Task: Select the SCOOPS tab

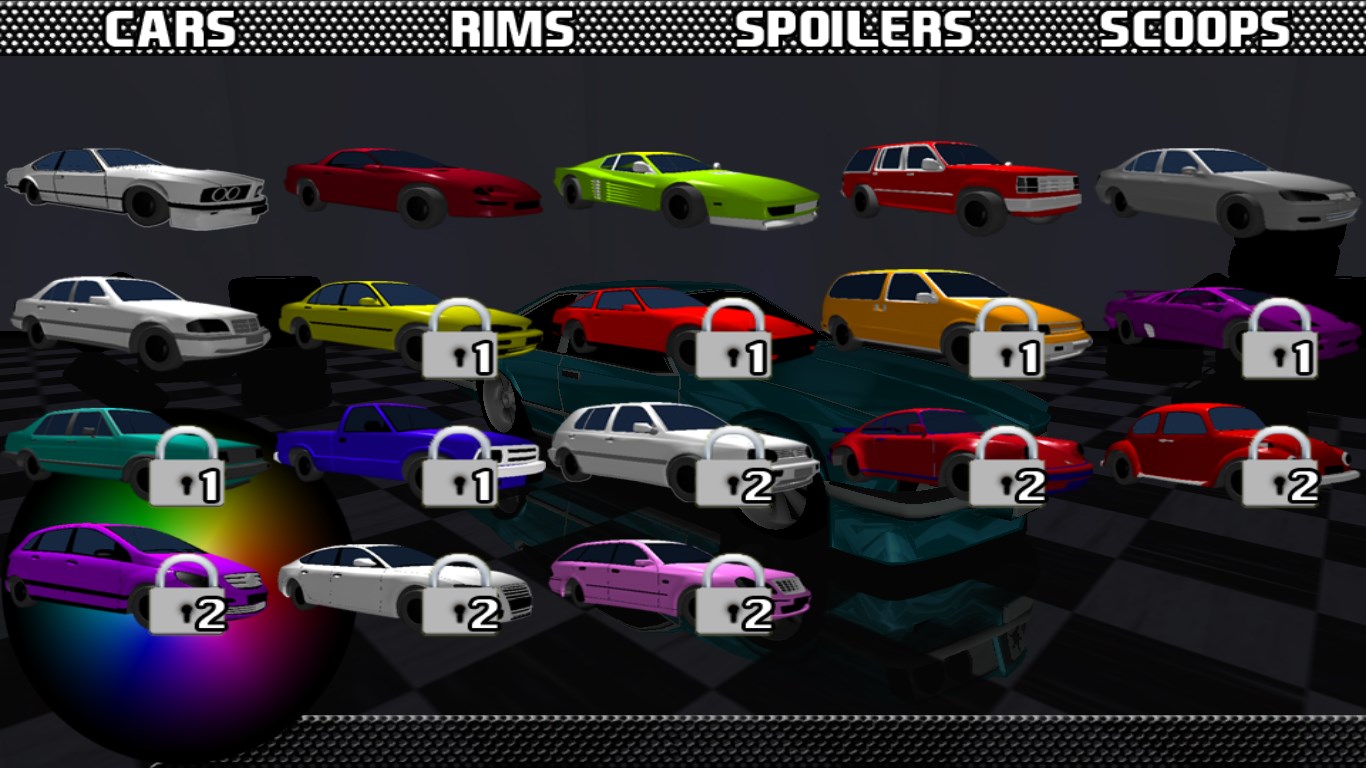Action: pos(1195,30)
